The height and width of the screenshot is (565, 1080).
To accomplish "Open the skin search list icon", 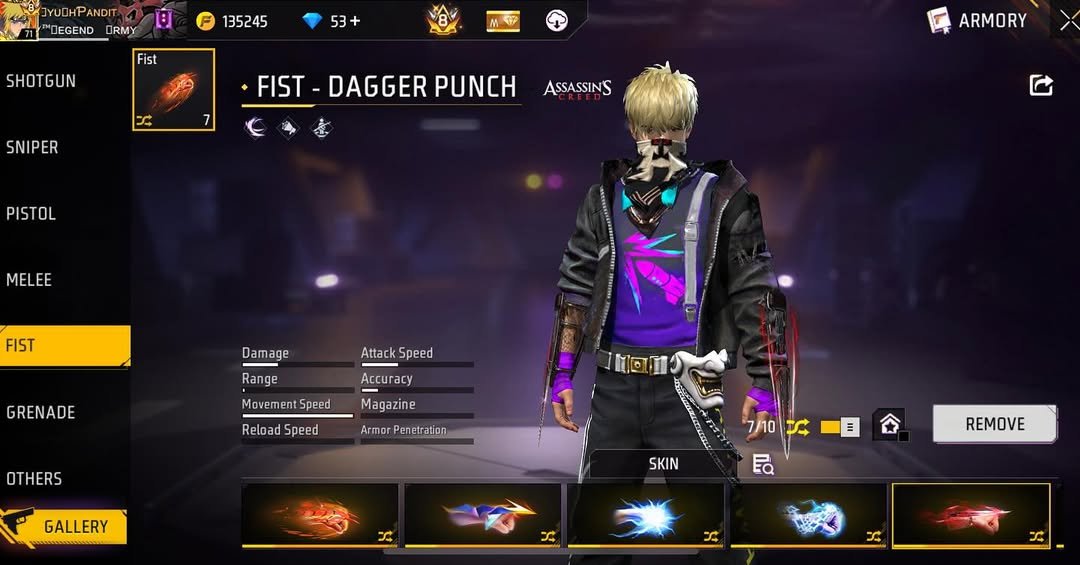I will click(x=763, y=464).
